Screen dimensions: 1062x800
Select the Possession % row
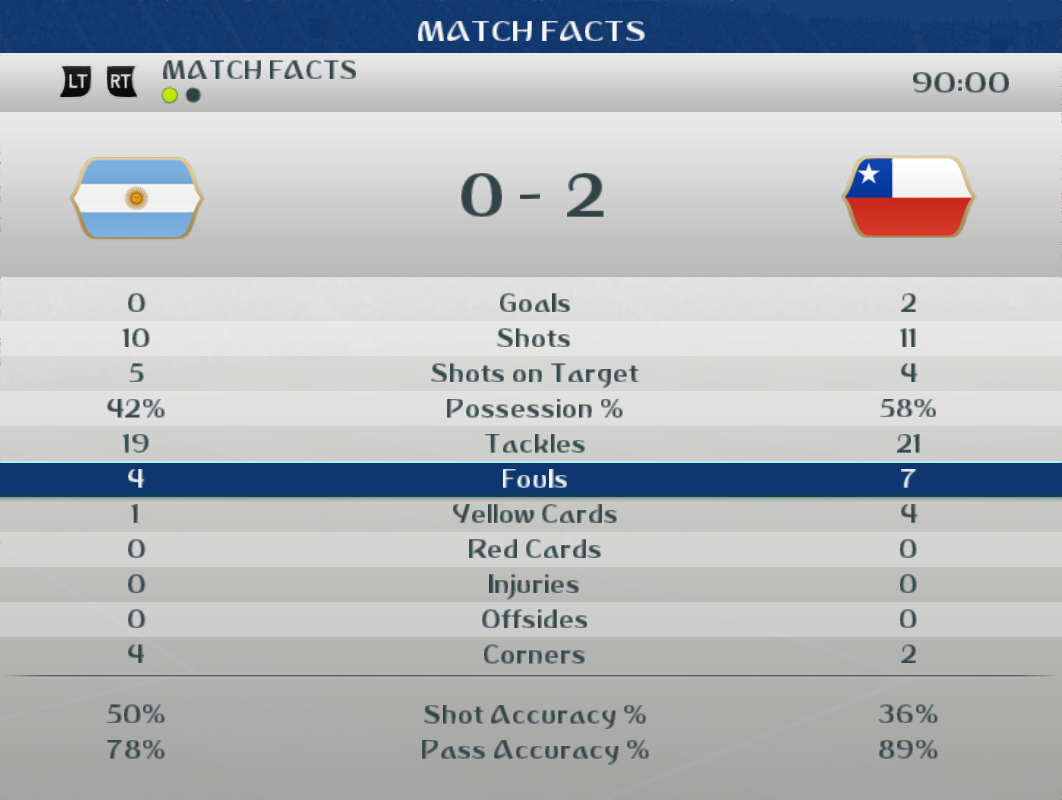tap(534, 409)
